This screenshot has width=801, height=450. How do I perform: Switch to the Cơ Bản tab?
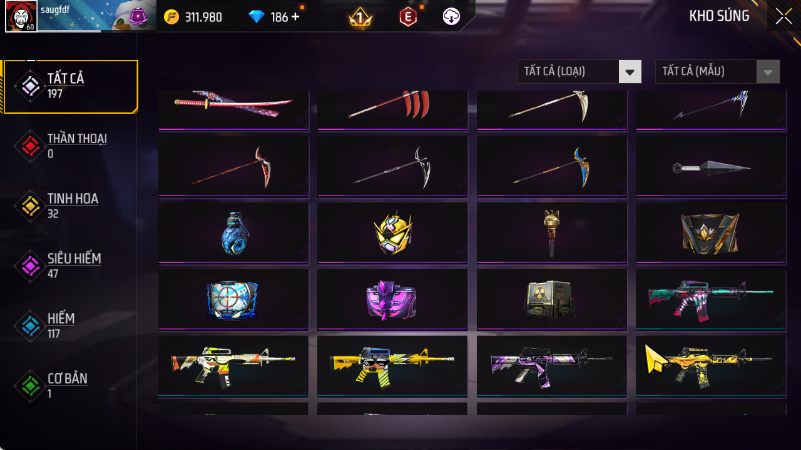[70, 384]
